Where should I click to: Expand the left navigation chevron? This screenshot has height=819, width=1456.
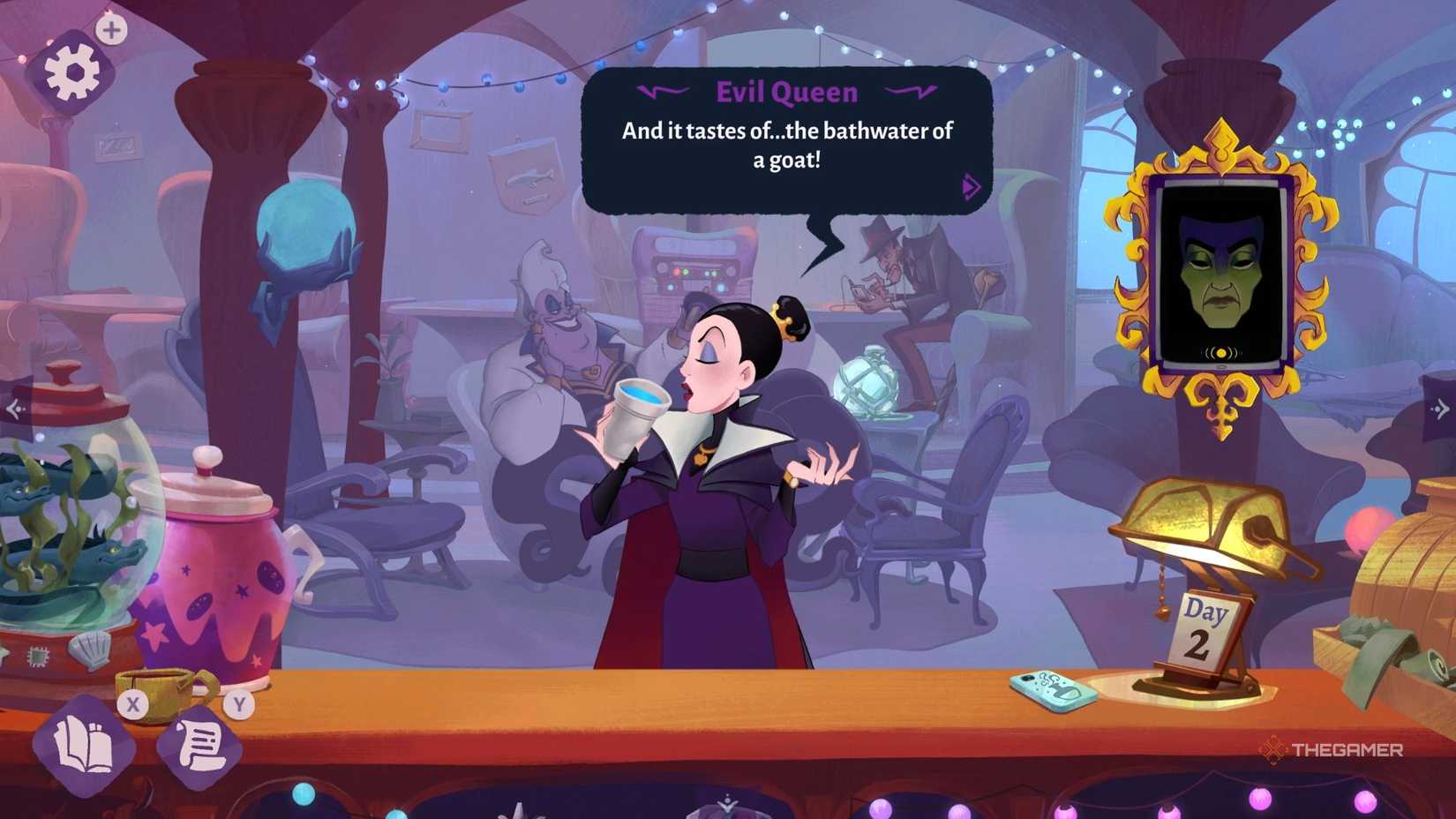pyautogui.click(x=16, y=407)
